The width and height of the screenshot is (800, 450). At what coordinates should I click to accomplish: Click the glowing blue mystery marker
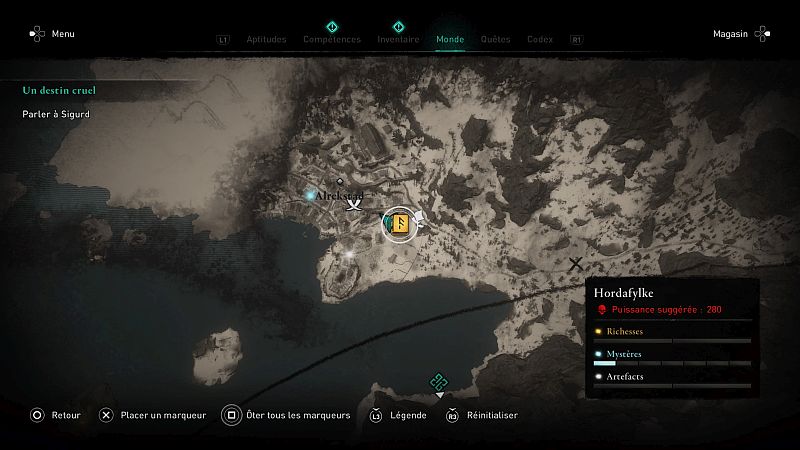[311, 193]
